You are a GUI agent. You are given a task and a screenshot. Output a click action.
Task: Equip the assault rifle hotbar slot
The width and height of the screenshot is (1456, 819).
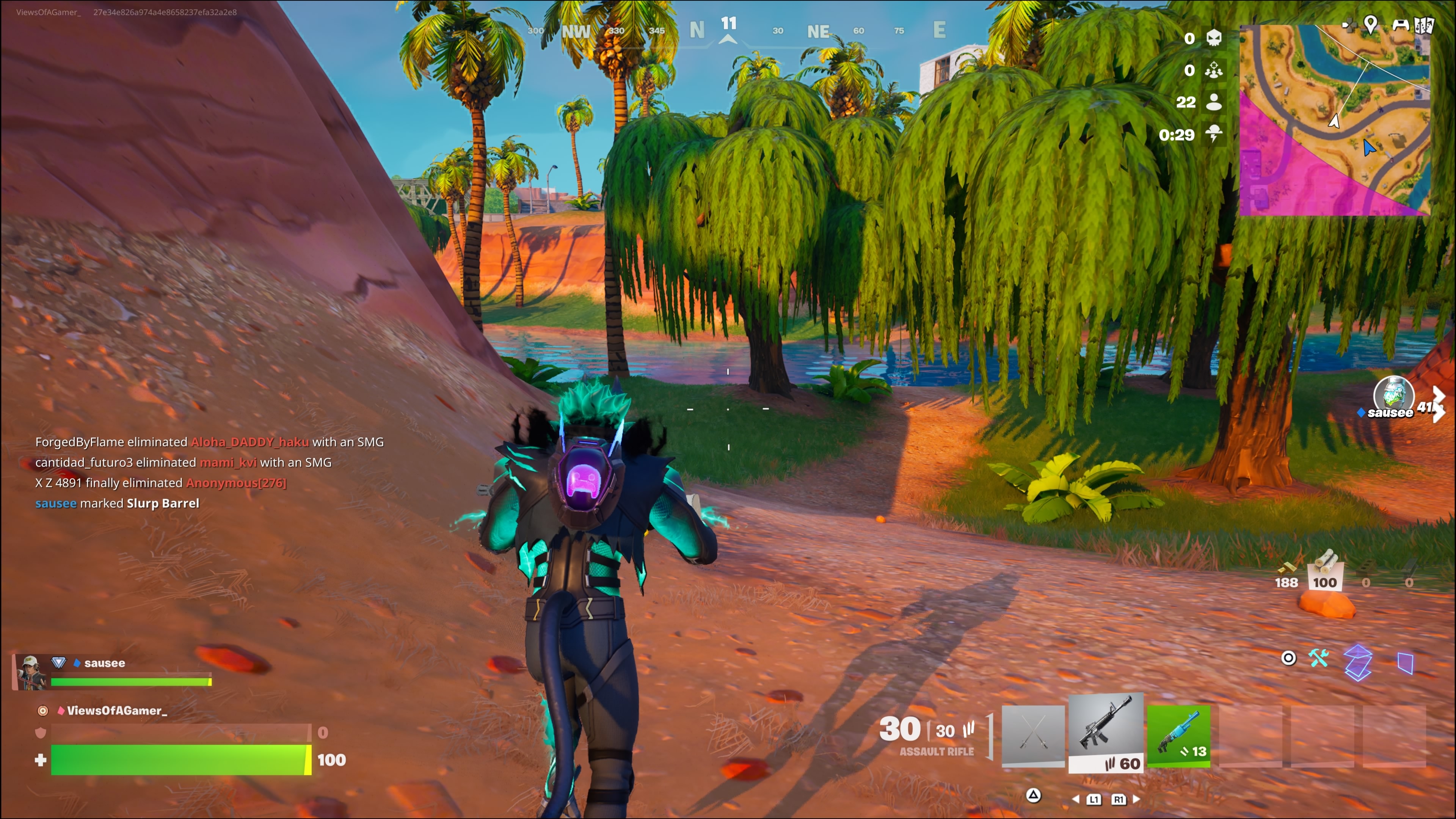[1106, 733]
